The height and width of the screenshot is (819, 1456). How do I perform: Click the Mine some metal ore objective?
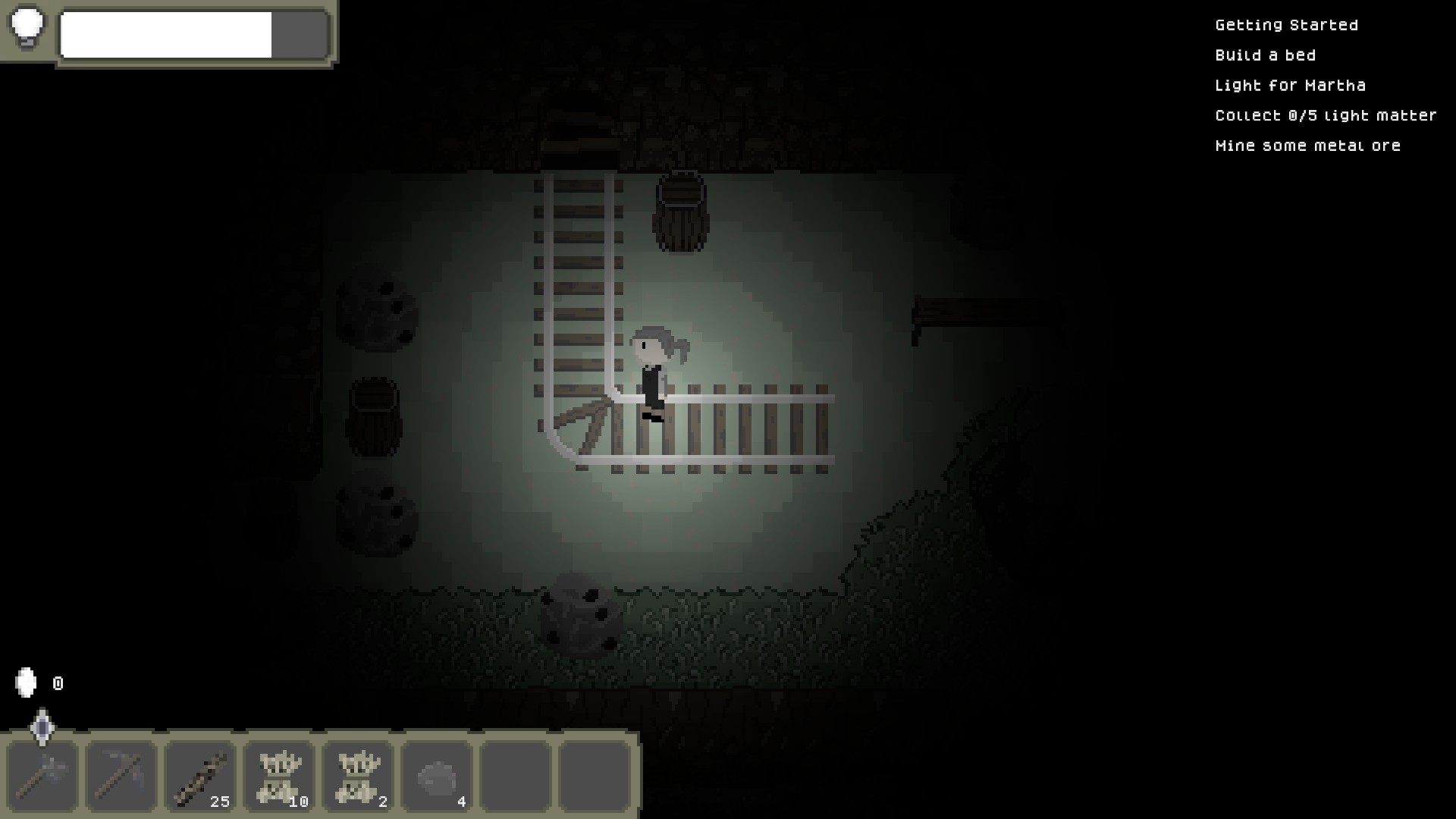(x=1308, y=145)
